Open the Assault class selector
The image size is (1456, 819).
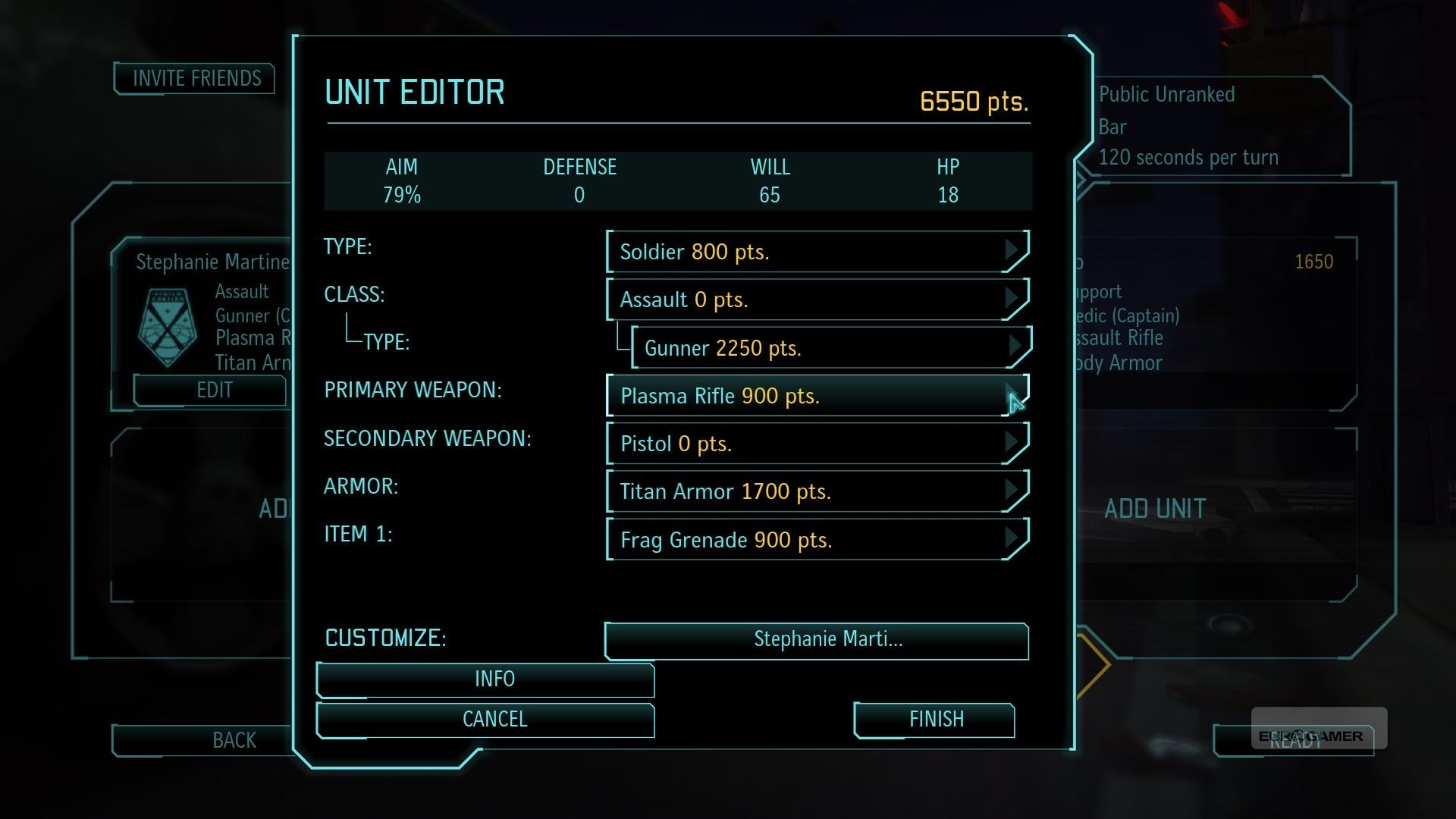(x=817, y=300)
